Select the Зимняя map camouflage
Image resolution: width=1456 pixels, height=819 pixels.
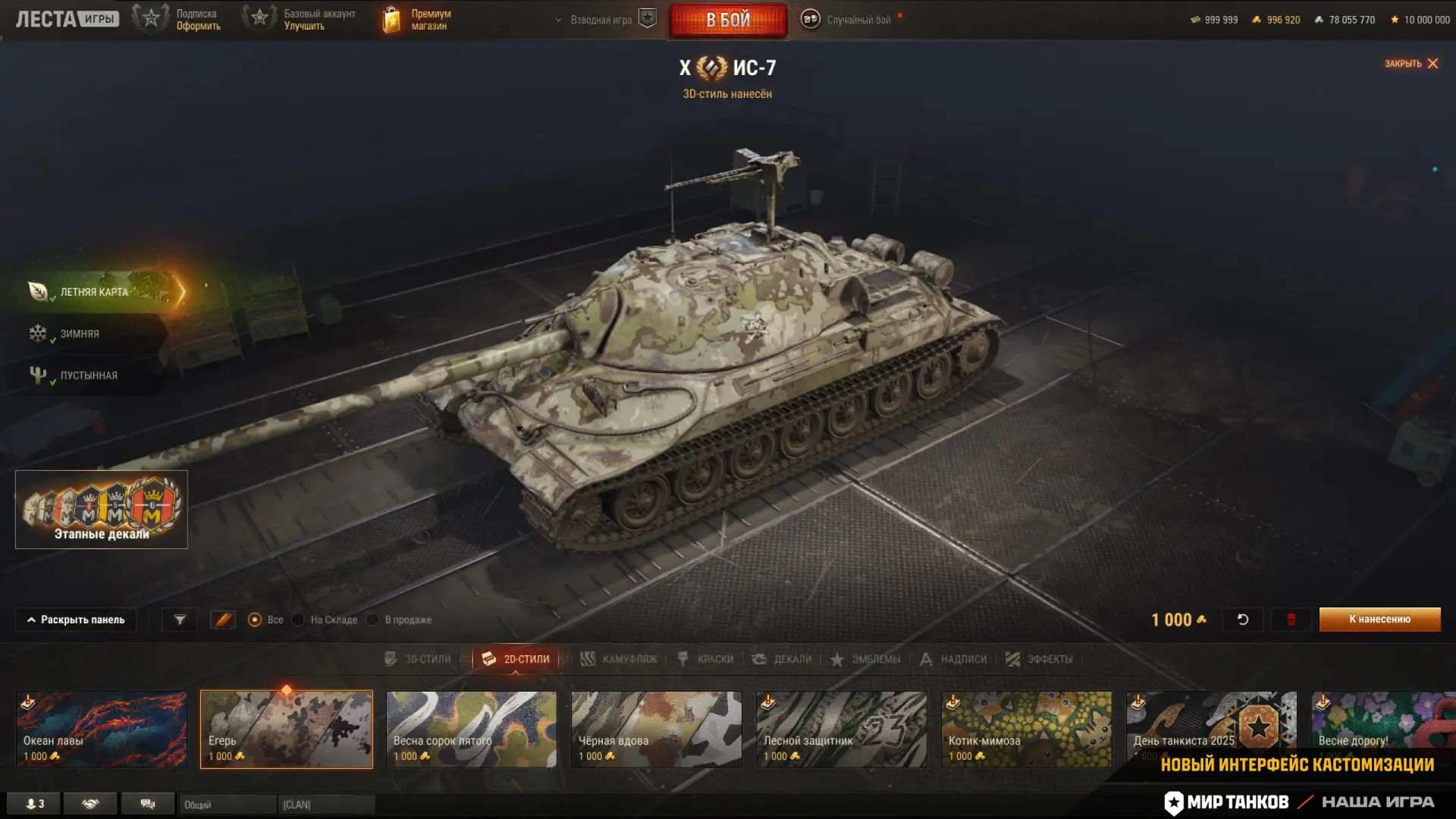(x=80, y=334)
